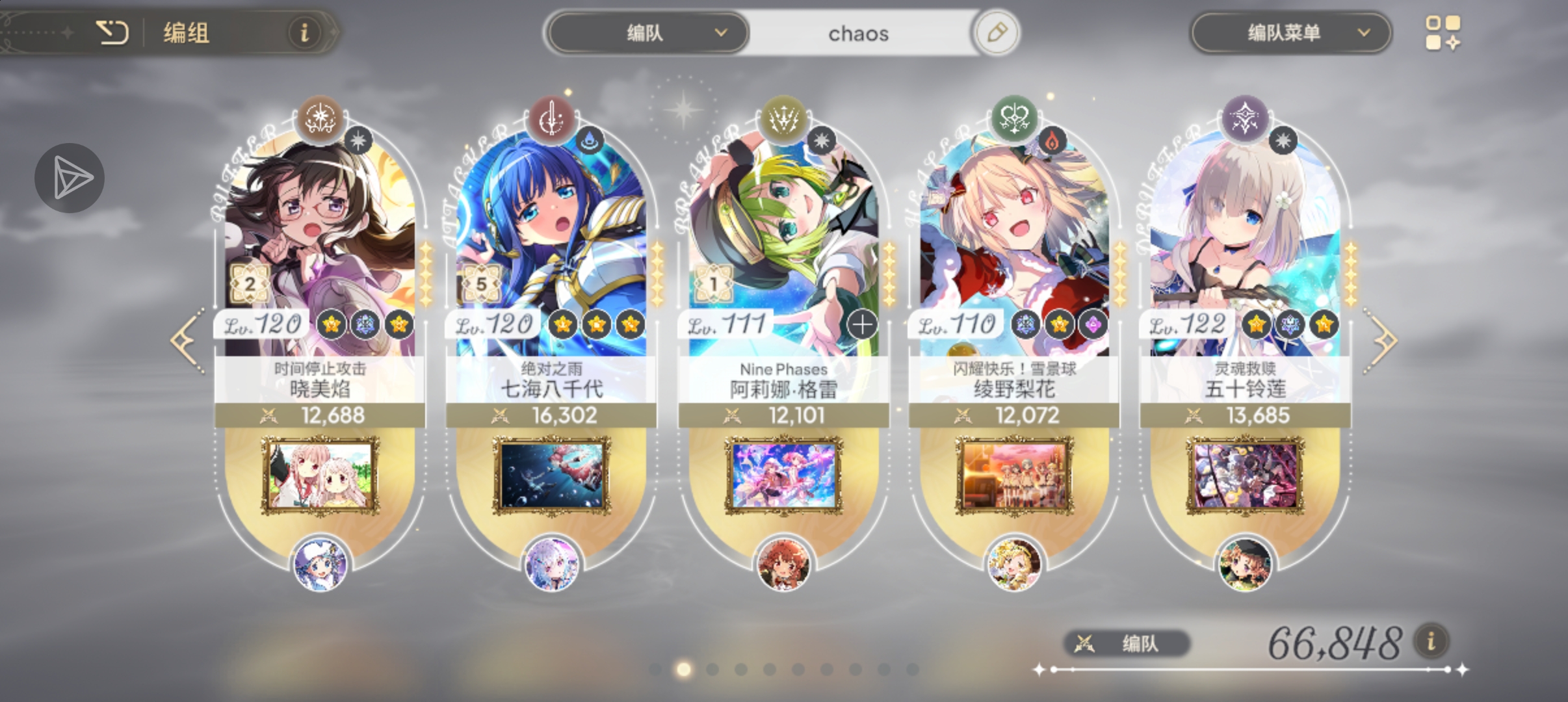The image size is (1568, 702).
Task: Tap the plus icon on 阿莉娜·格雷's card
Action: coord(862,324)
